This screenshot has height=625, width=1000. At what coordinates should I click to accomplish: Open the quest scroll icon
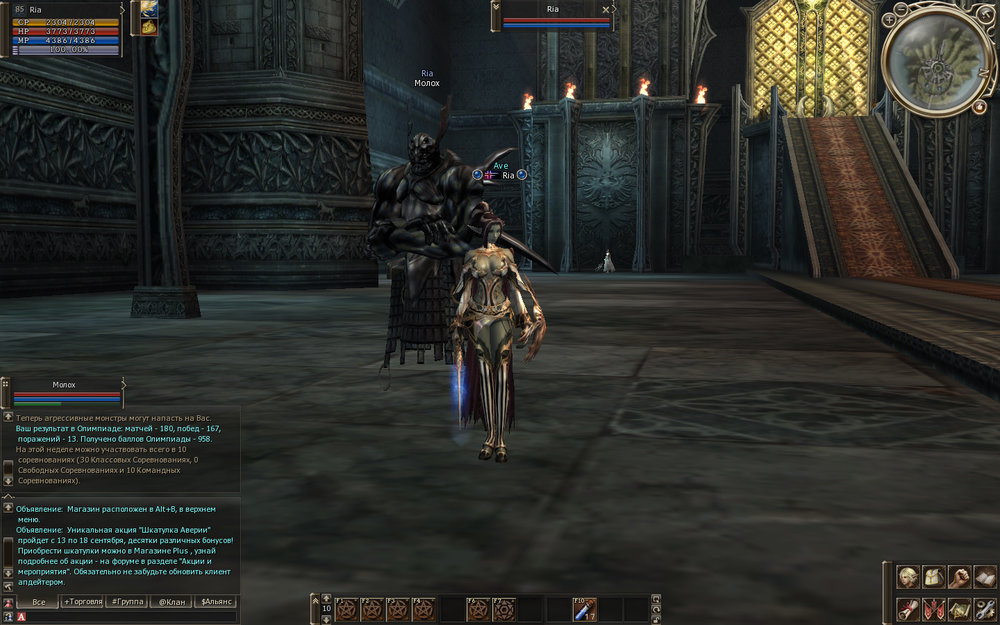click(x=908, y=608)
